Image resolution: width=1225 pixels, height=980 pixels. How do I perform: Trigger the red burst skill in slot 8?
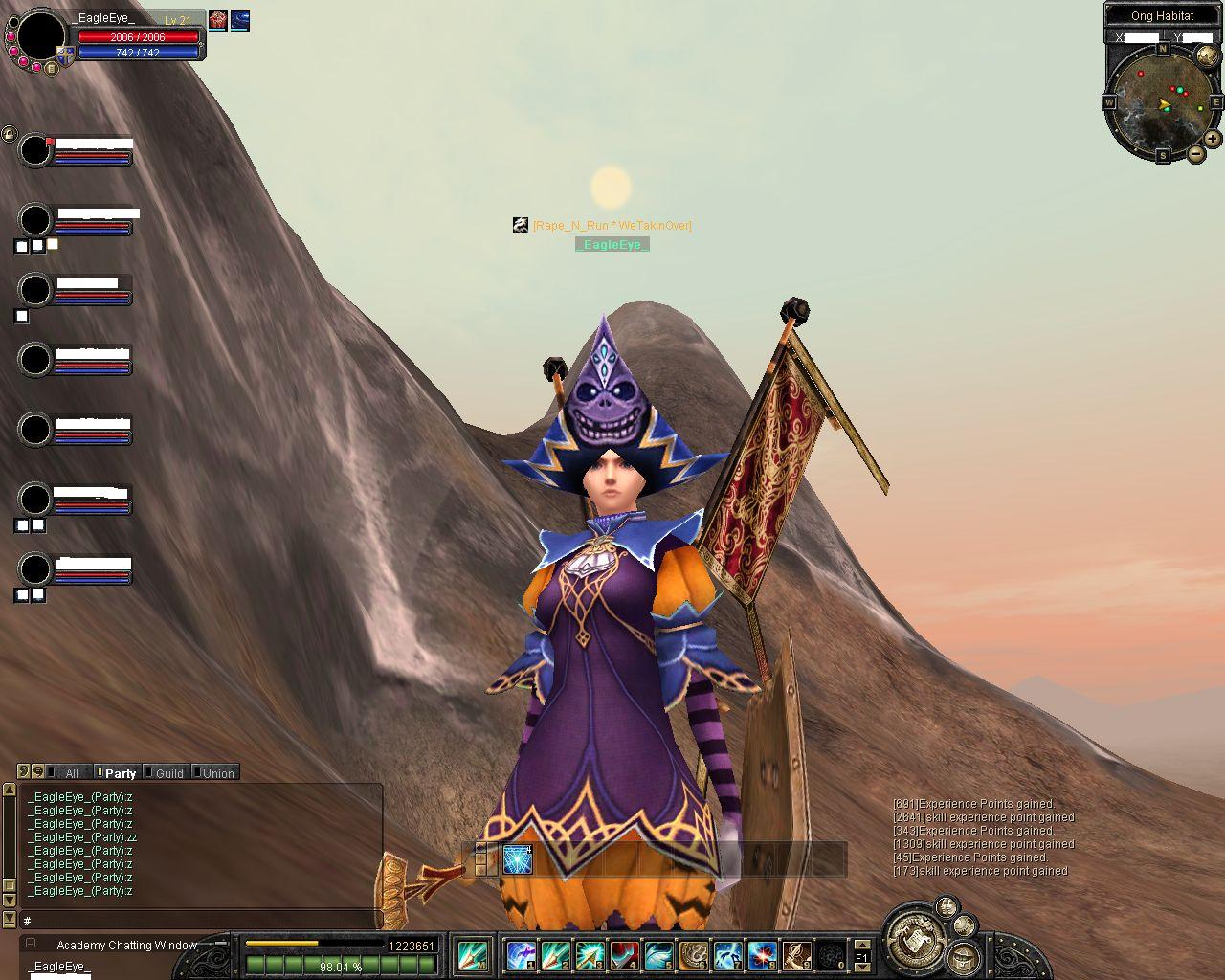click(x=762, y=955)
